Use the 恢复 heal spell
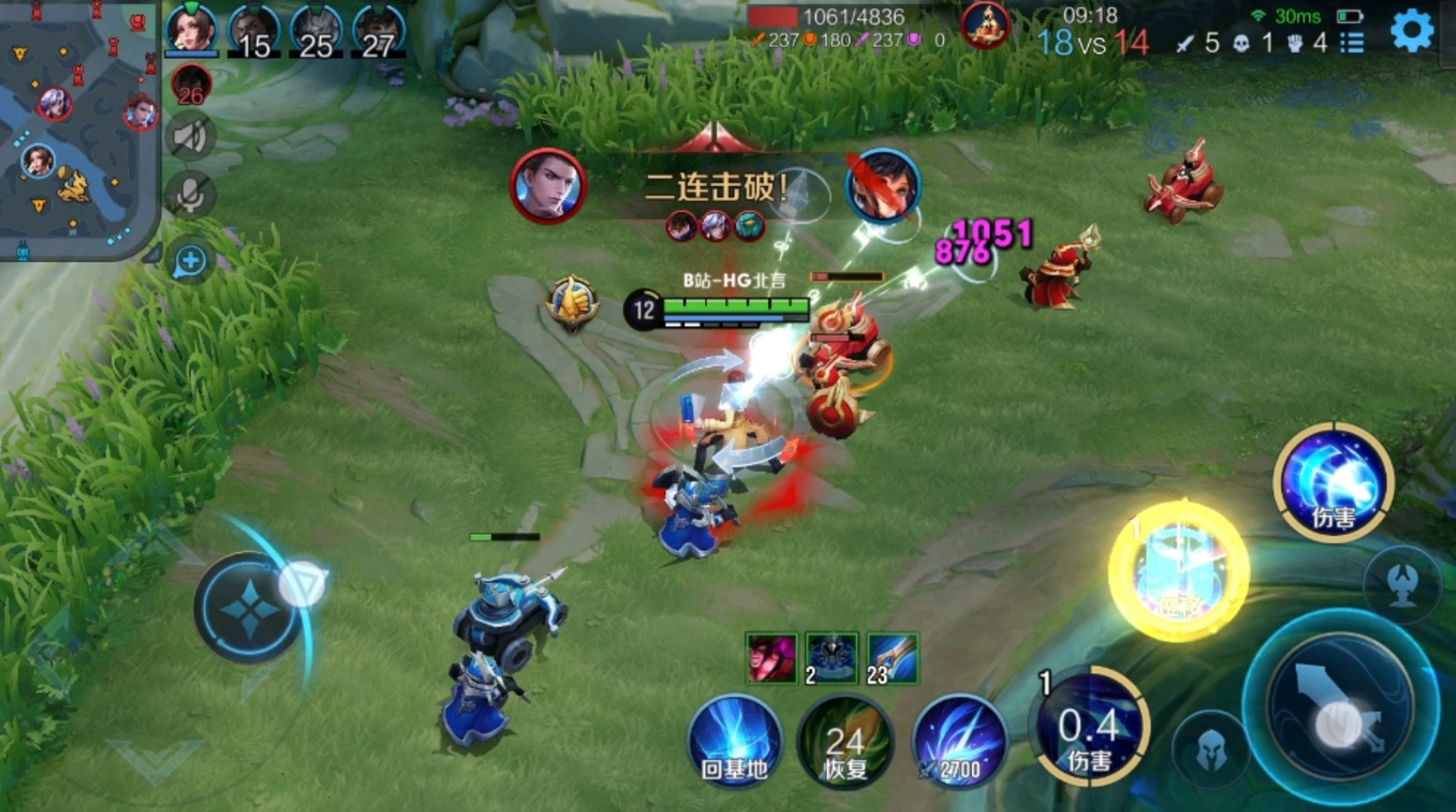This screenshot has width=1456, height=812. click(845, 742)
